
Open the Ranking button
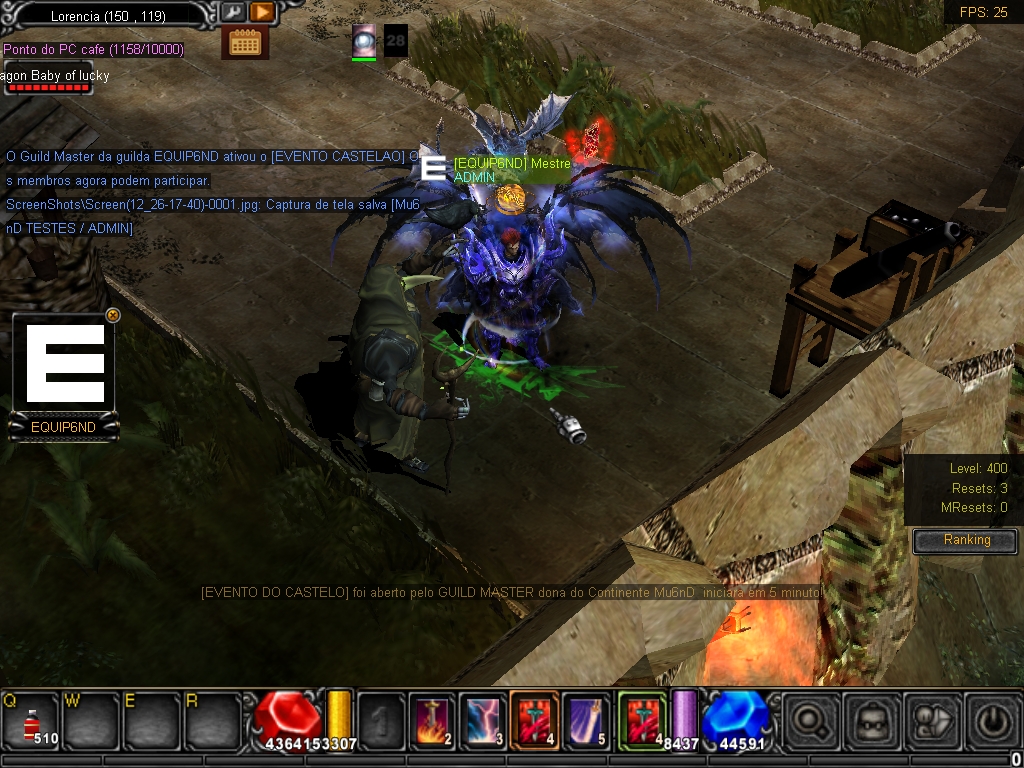[966, 540]
